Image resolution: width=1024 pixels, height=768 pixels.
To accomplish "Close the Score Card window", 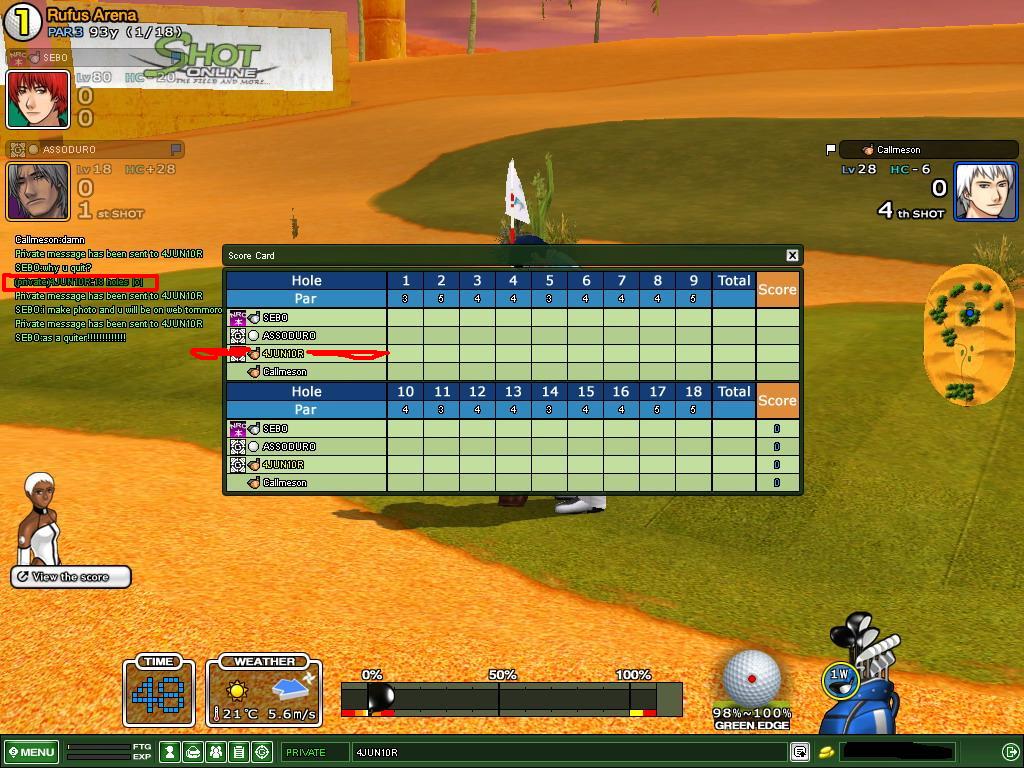I will pos(792,256).
